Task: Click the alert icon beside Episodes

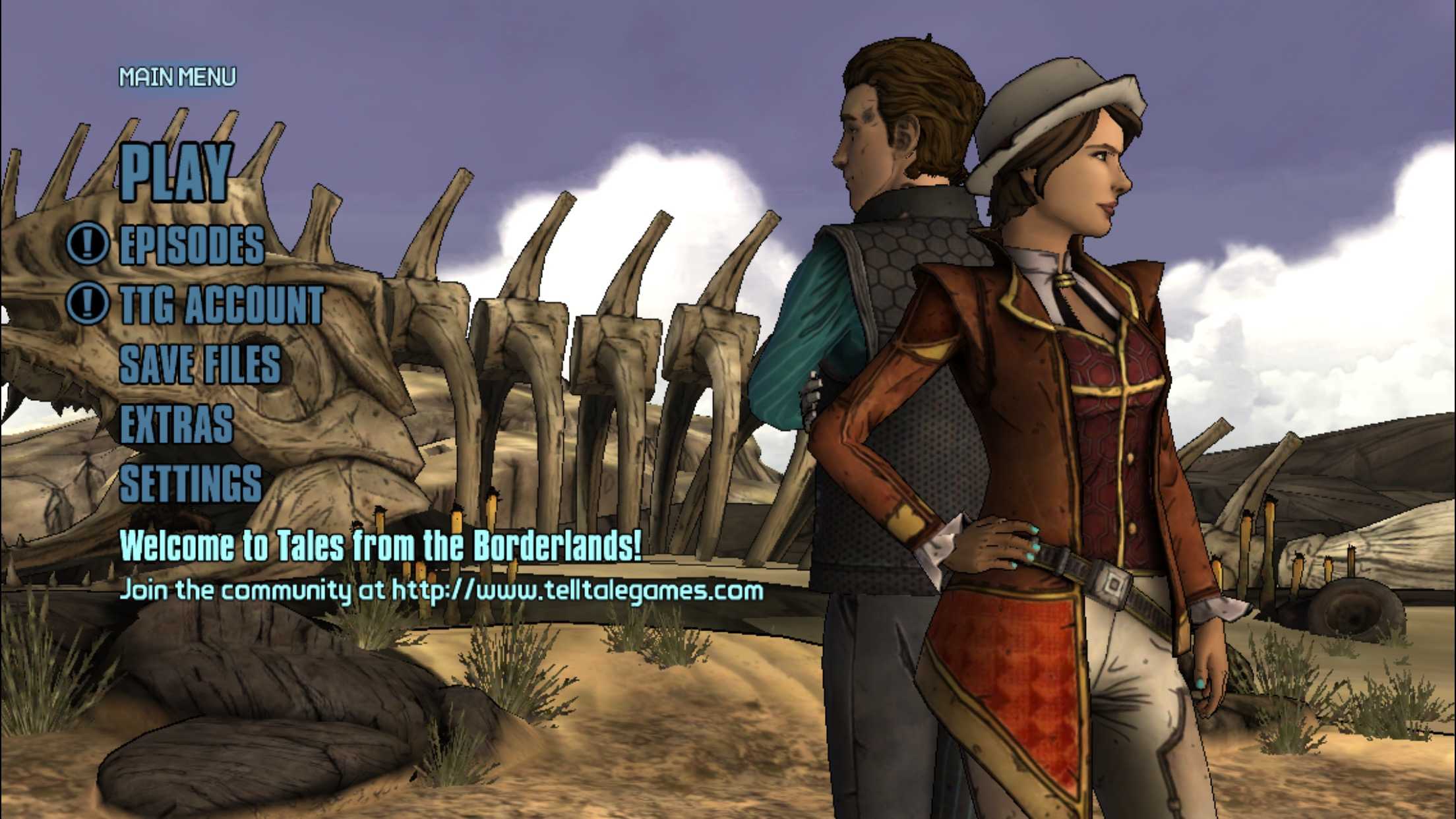Action: [x=87, y=243]
